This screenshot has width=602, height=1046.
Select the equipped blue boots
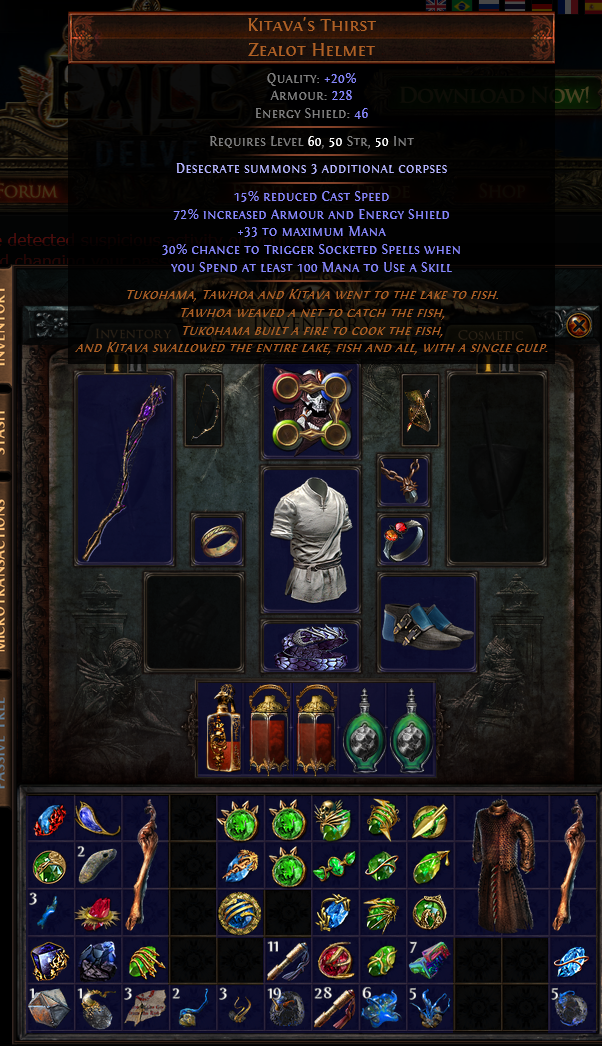click(x=427, y=621)
